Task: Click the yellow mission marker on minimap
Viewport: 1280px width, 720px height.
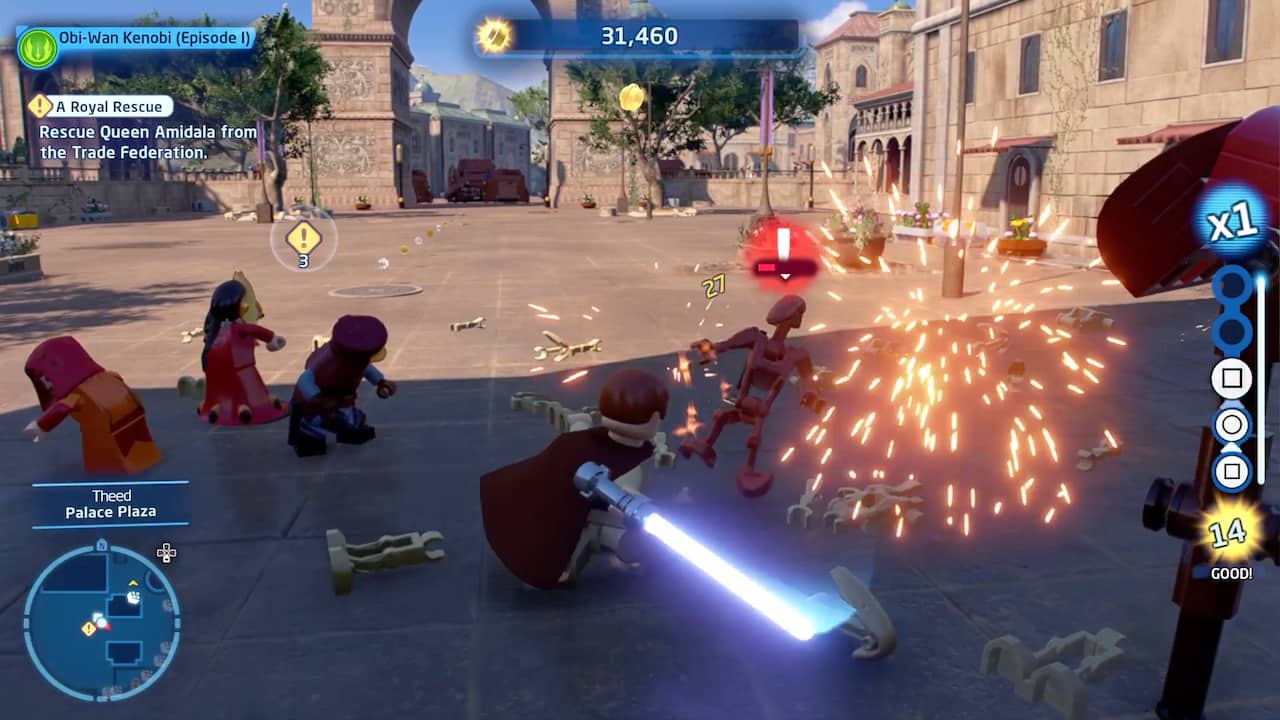Action: click(88, 629)
